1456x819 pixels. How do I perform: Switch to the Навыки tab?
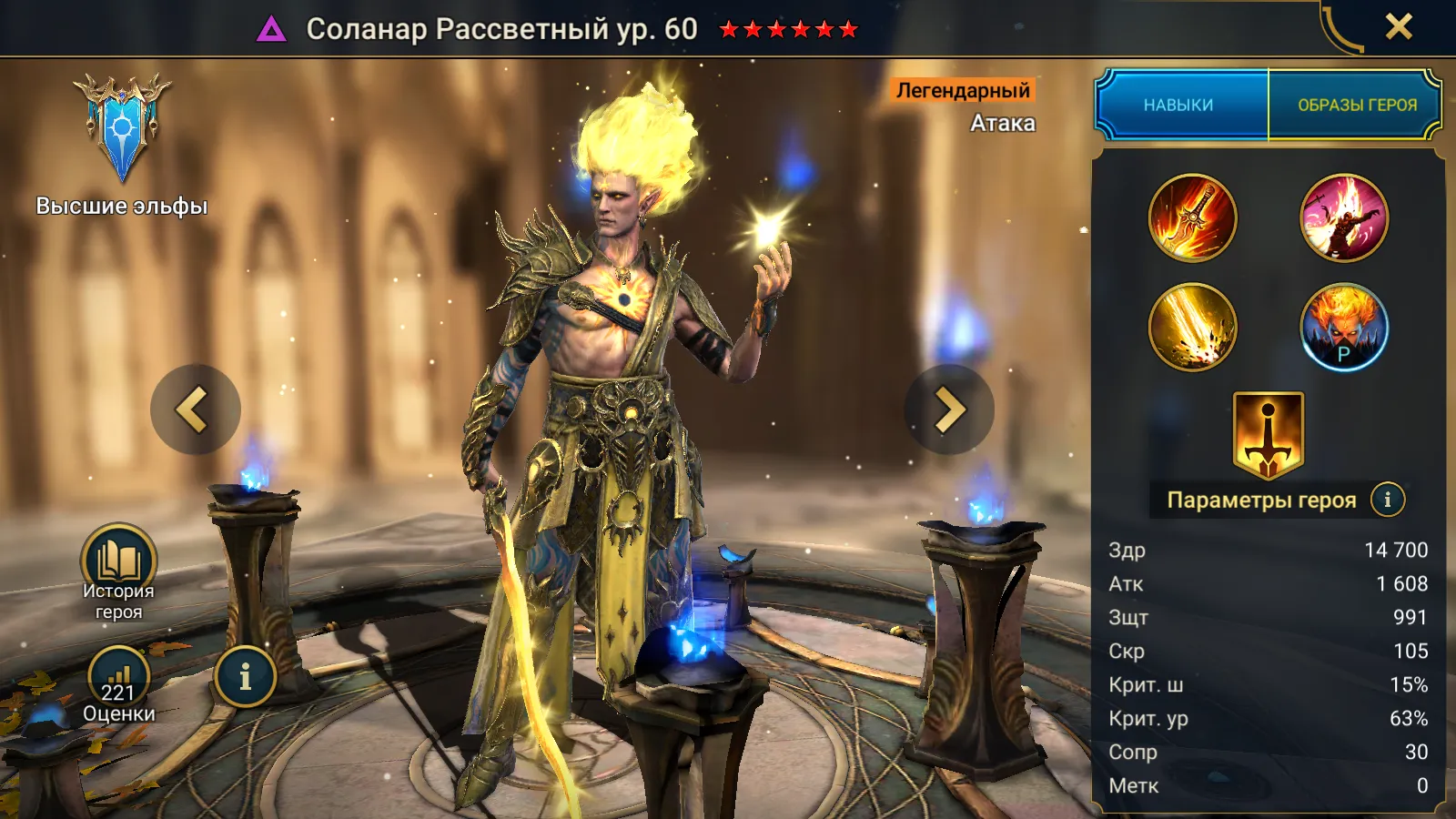[x=1178, y=105]
